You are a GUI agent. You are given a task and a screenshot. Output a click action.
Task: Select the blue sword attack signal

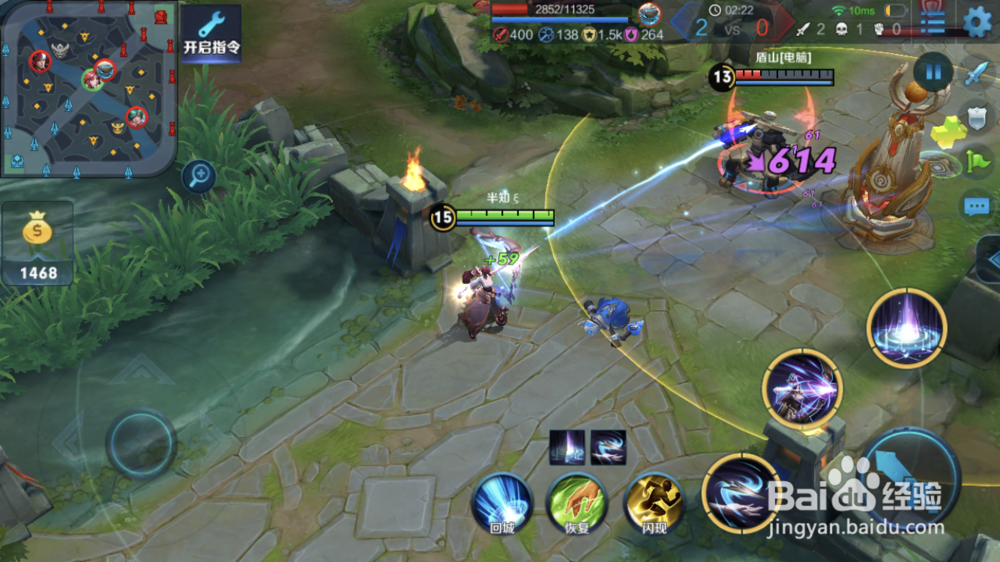coord(976,74)
